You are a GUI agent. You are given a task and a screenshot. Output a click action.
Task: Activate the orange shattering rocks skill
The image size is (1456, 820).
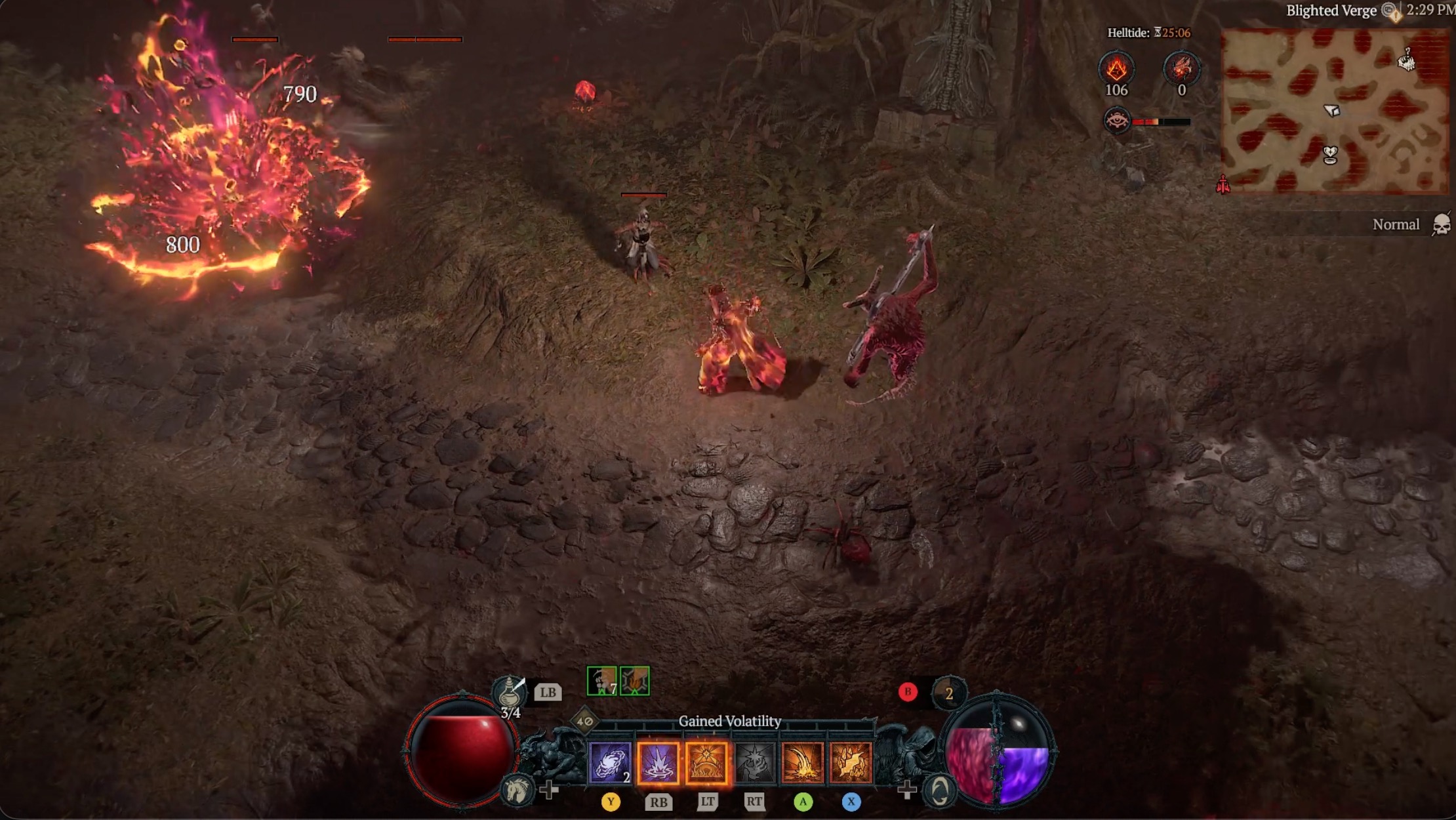851,762
